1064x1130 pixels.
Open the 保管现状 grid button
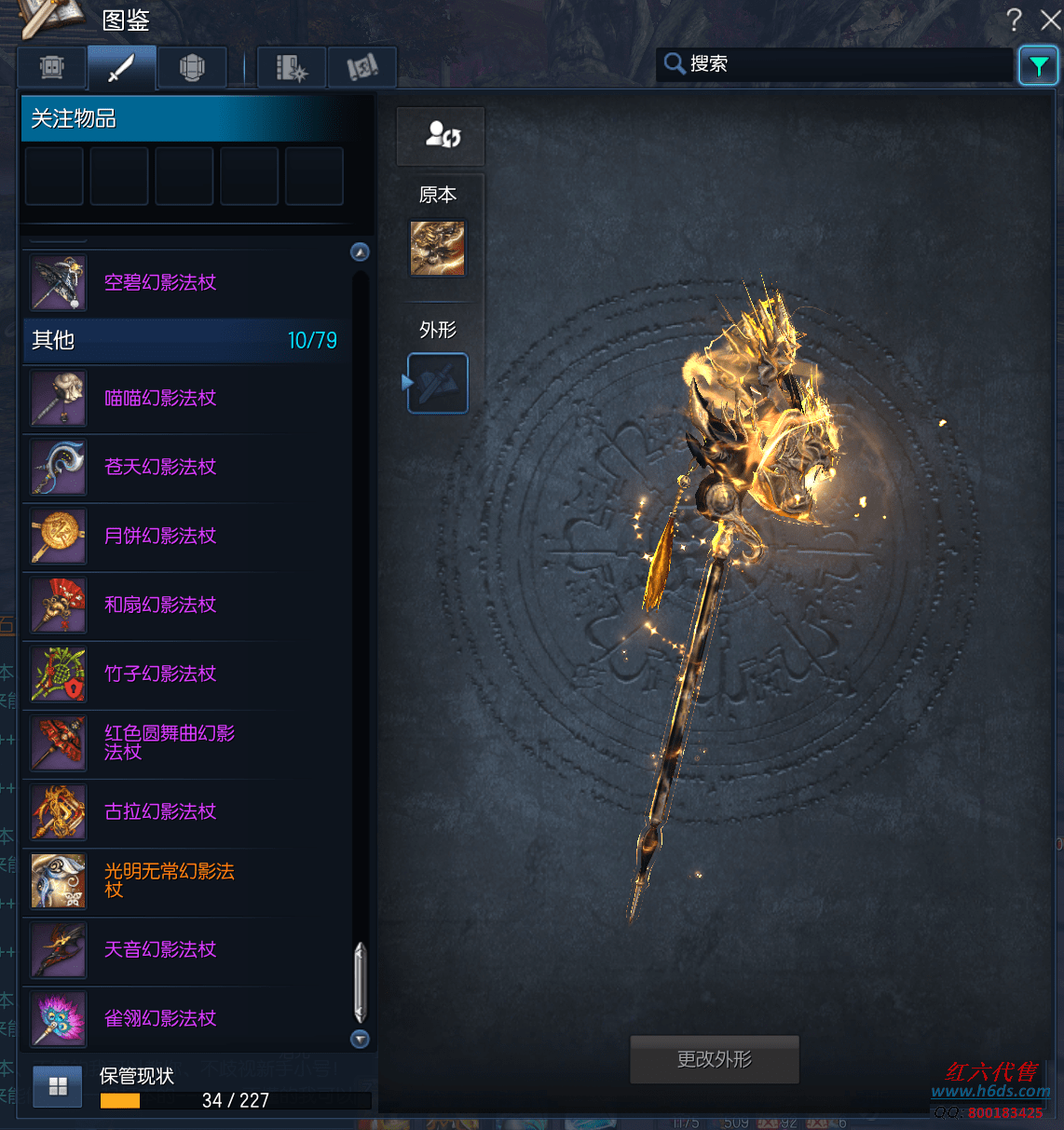(58, 1086)
